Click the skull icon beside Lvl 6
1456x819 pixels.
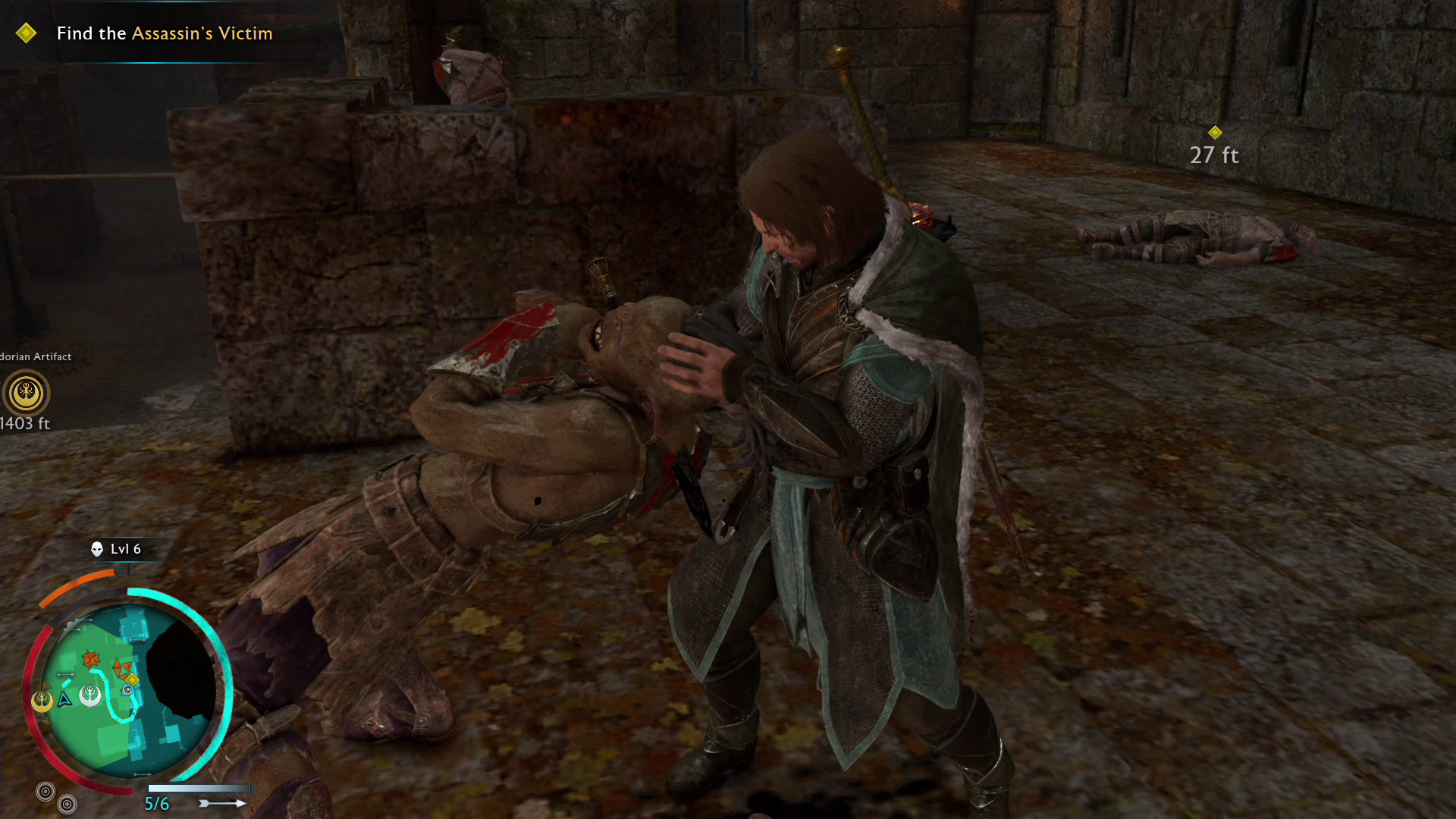(x=97, y=549)
